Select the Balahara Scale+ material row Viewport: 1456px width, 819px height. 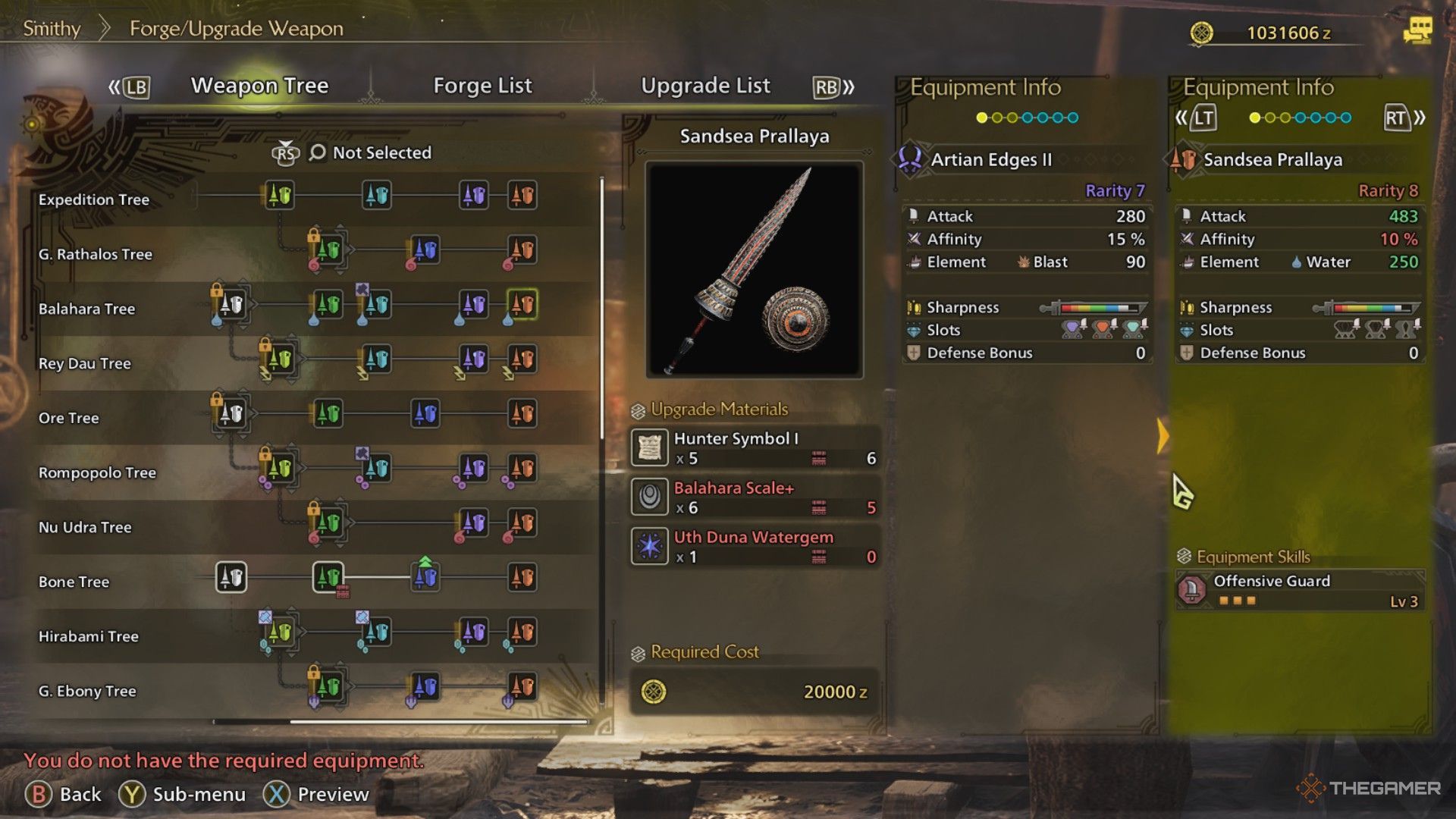pyautogui.click(x=755, y=497)
